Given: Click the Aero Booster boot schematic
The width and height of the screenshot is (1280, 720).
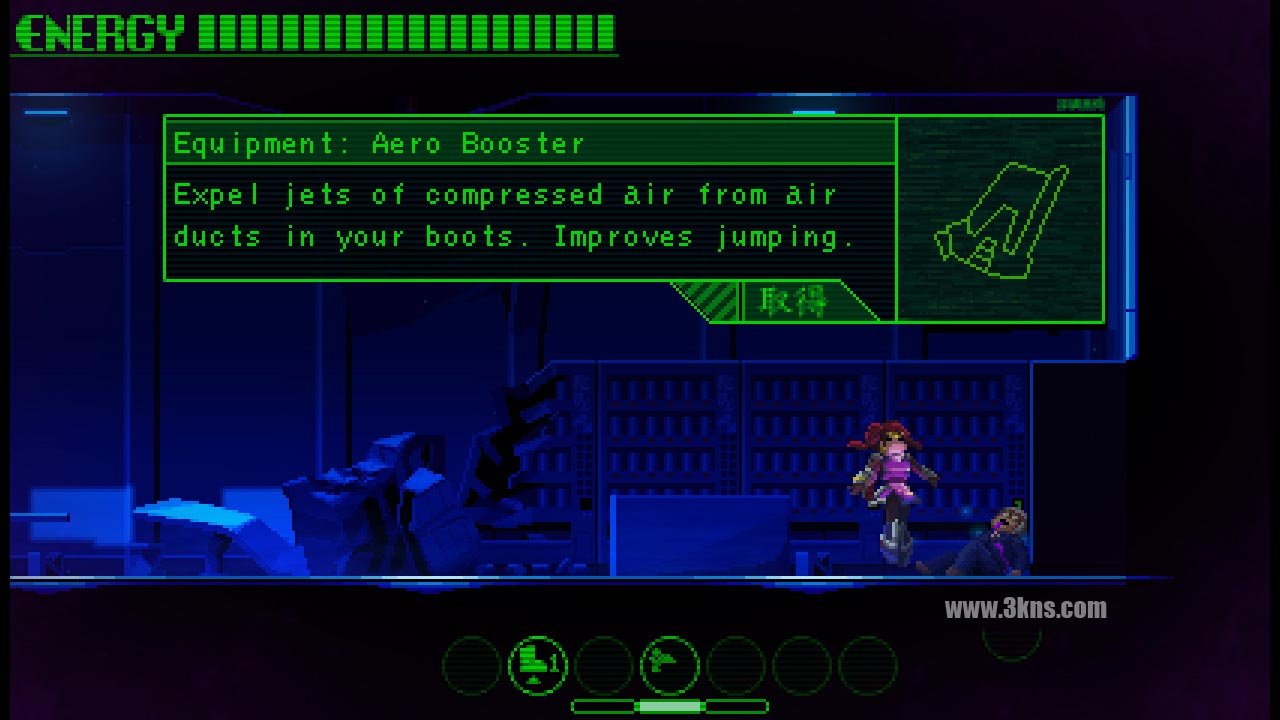Looking at the screenshot, I should point(1001,220).
